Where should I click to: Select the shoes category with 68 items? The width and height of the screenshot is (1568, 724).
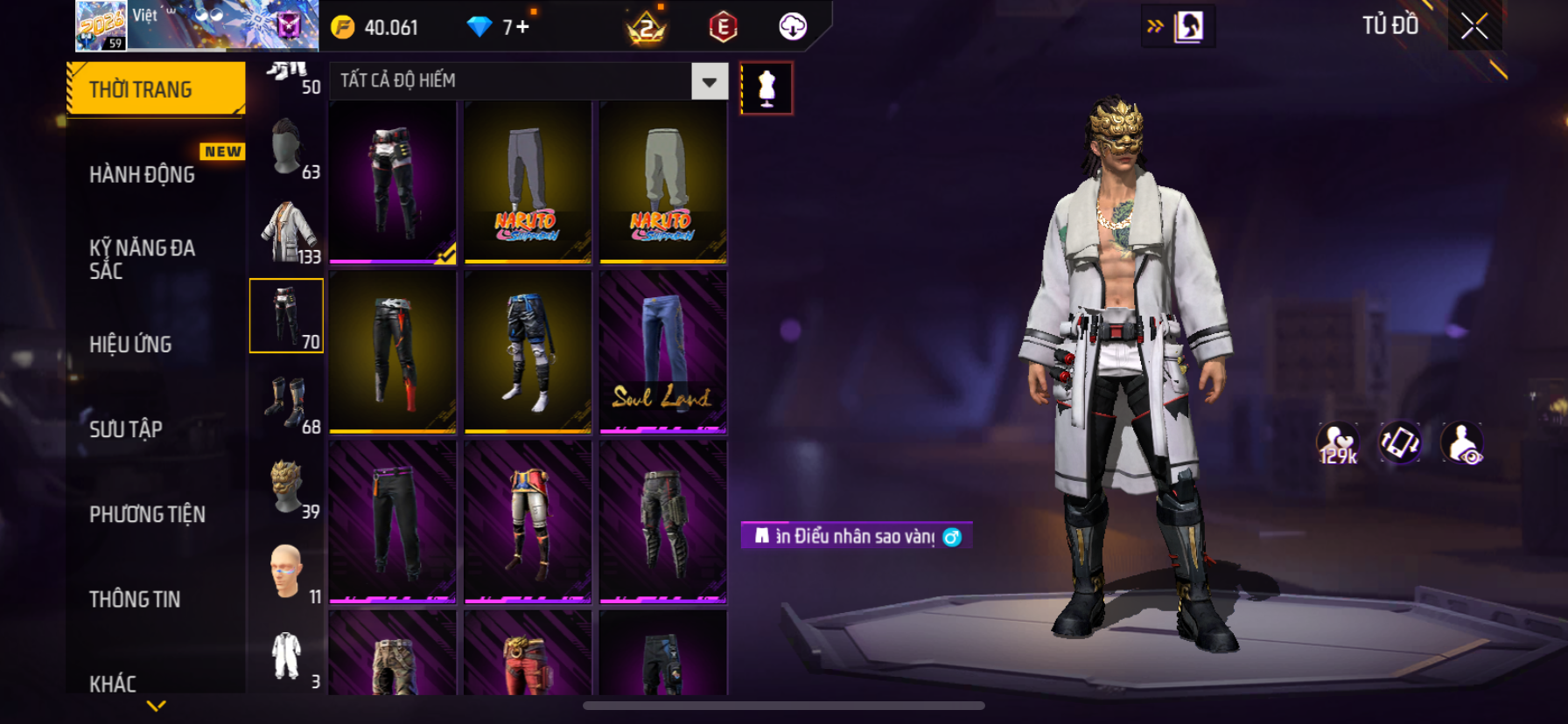(x=287, y=402)
